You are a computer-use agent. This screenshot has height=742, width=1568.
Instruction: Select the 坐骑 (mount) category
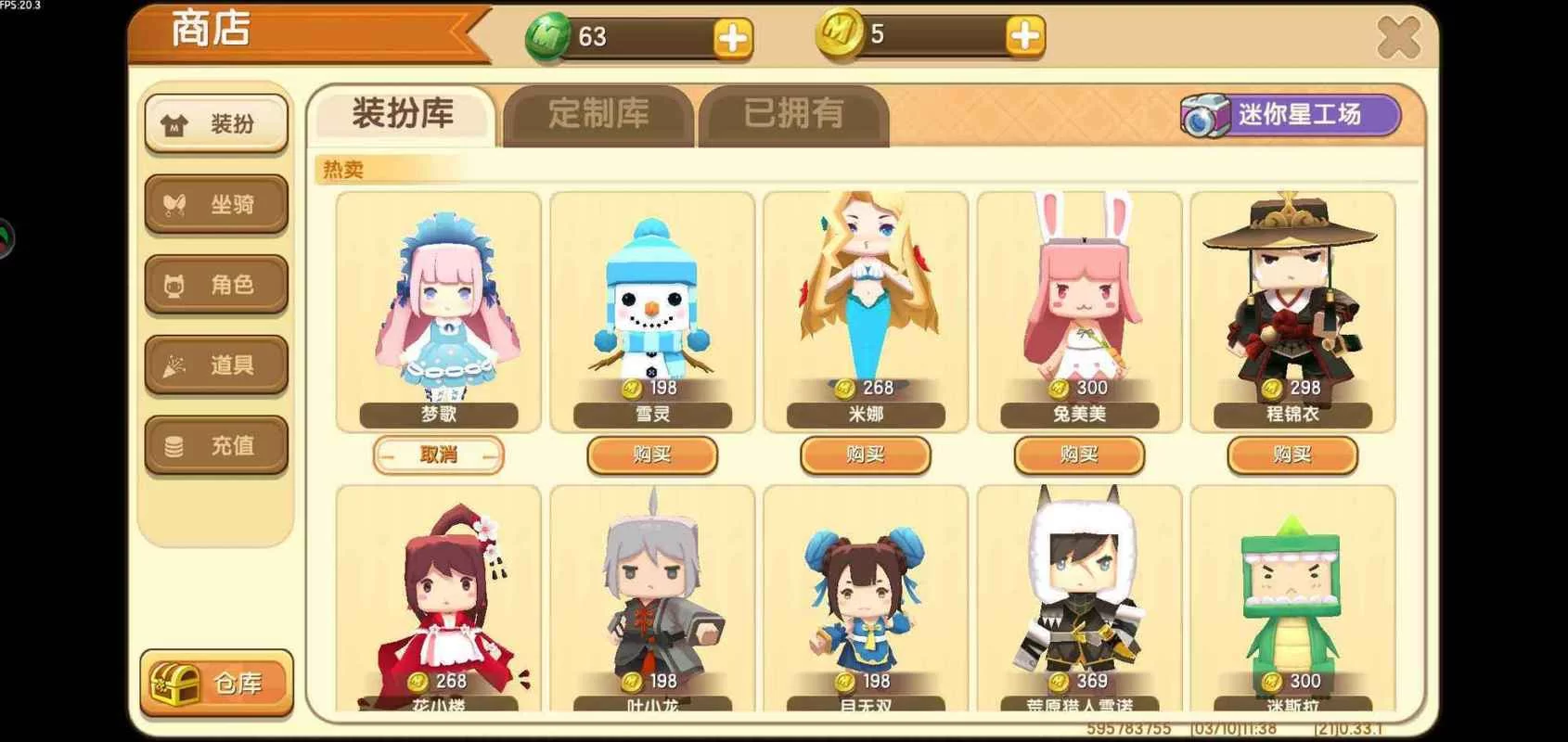click(215, 204)
